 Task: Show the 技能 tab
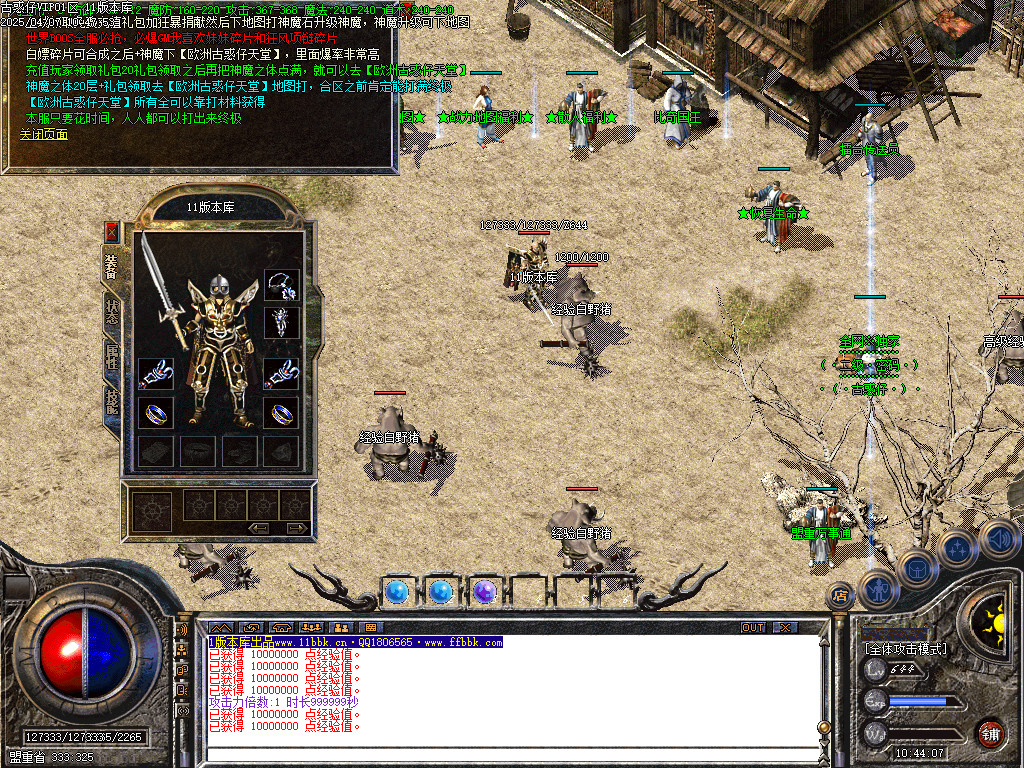[112, 402]
